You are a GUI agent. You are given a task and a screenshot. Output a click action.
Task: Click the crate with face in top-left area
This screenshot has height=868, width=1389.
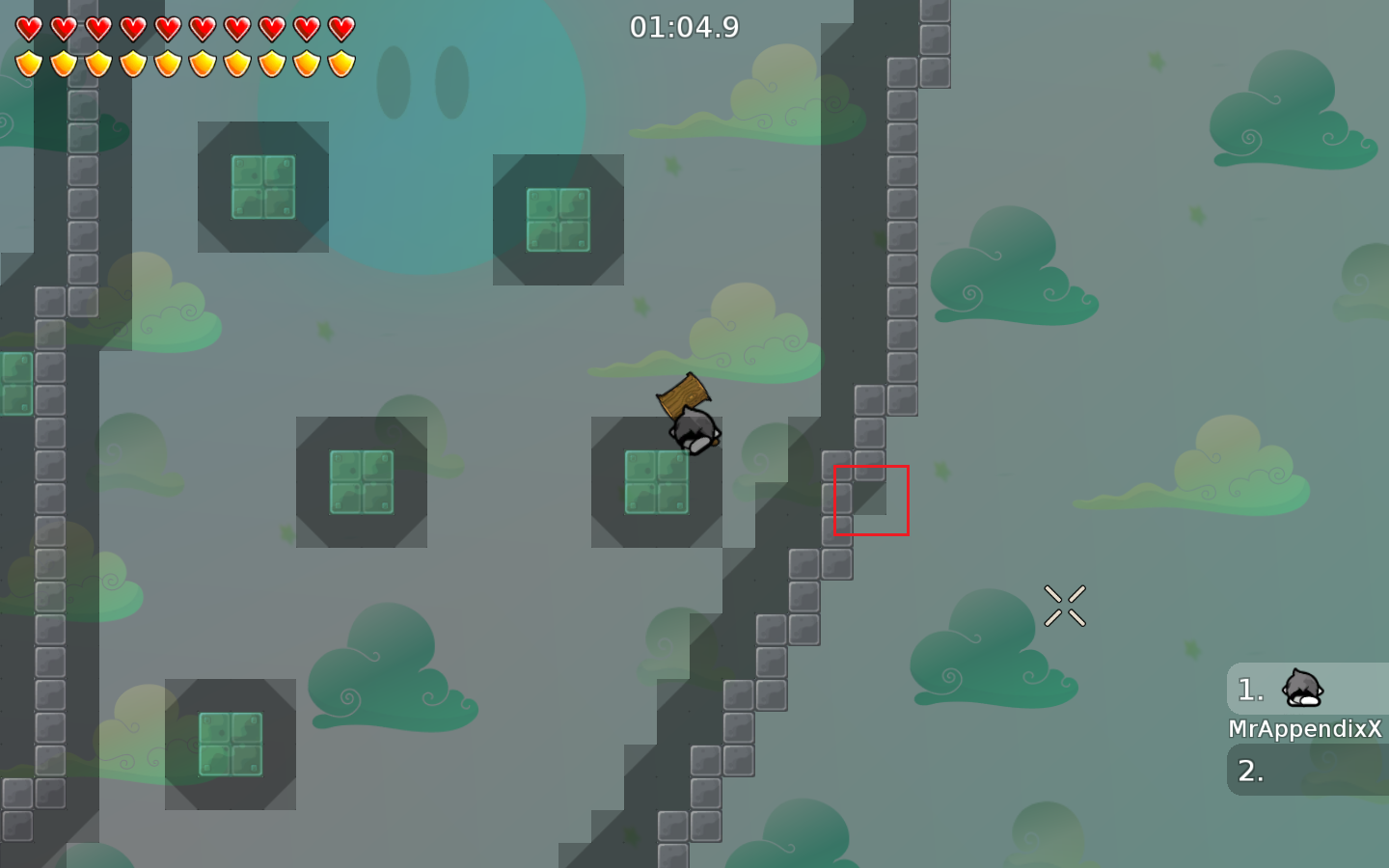(x=262, y=189)
